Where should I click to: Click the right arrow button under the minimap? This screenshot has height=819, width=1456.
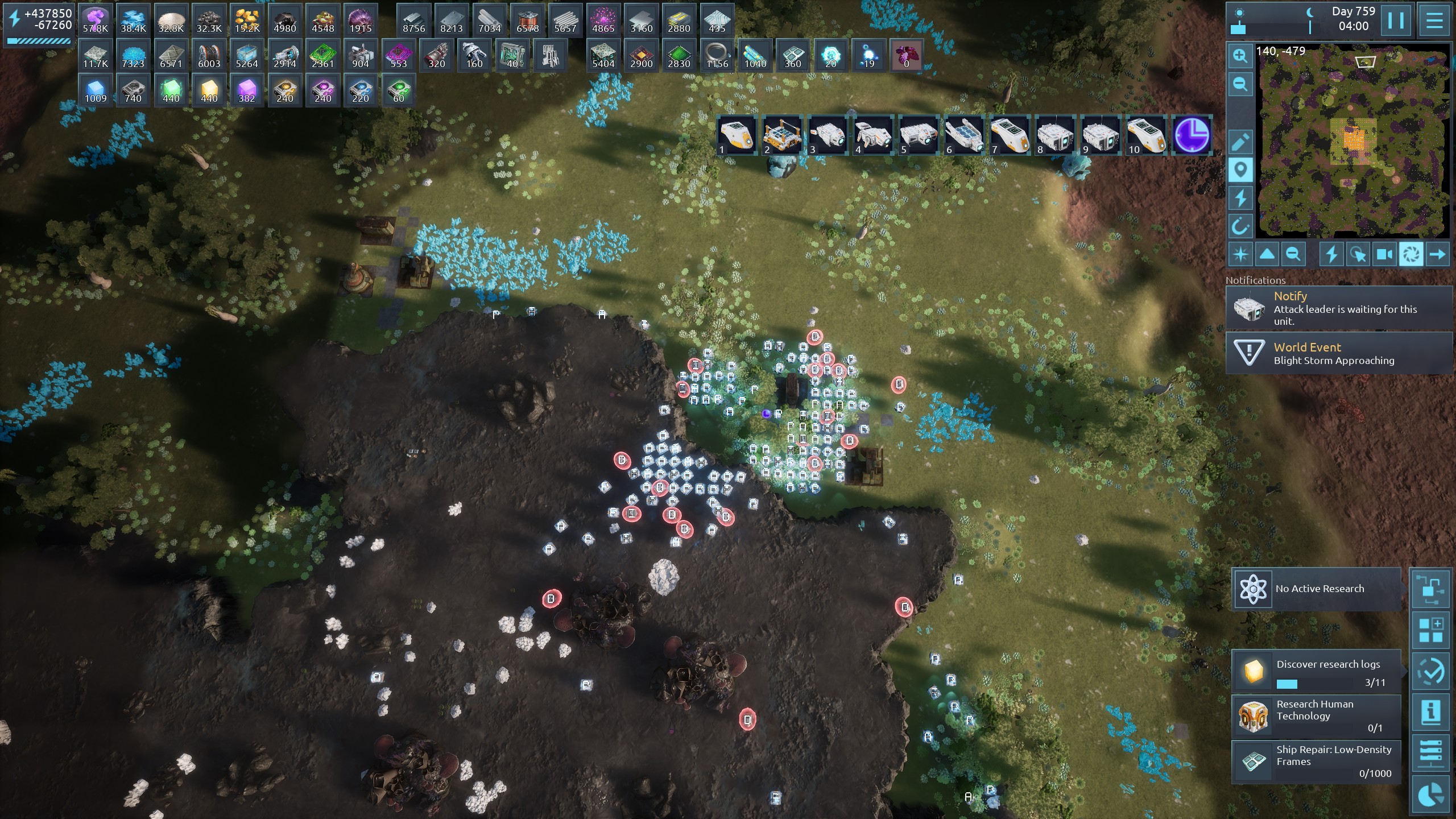pyautogui.click(x=1437, y=254)
